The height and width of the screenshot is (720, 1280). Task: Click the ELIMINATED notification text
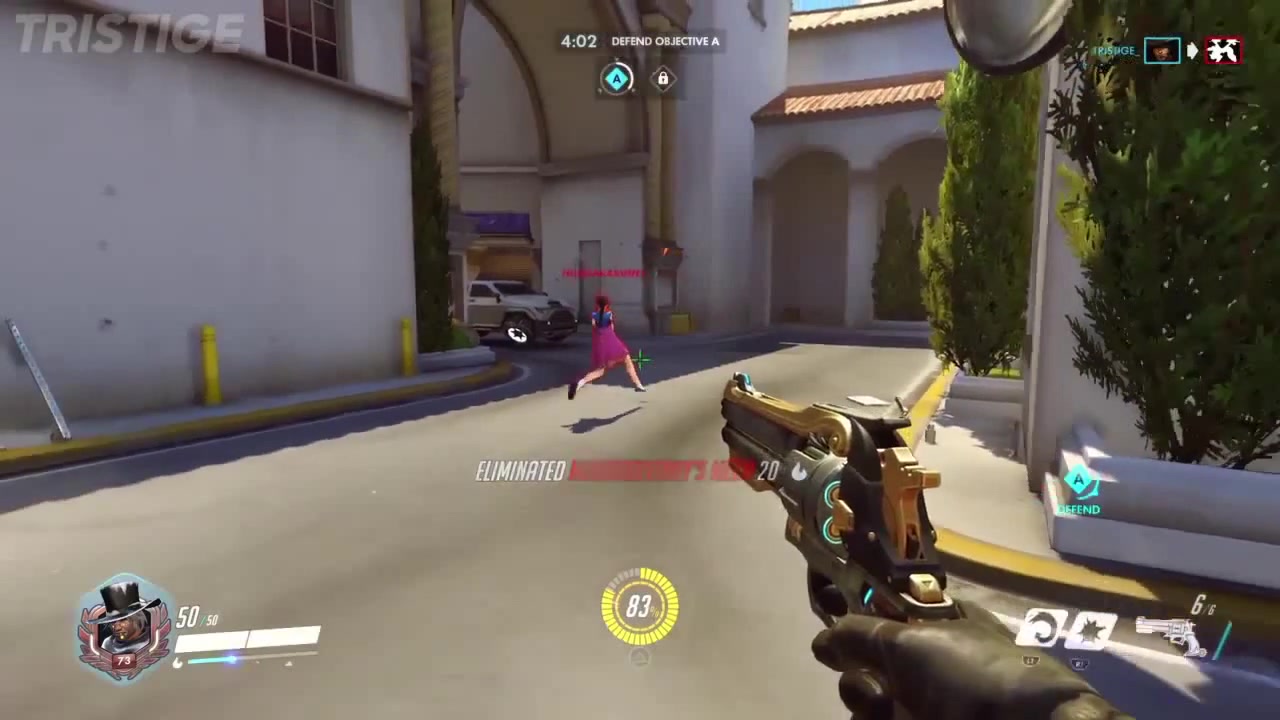519,472
